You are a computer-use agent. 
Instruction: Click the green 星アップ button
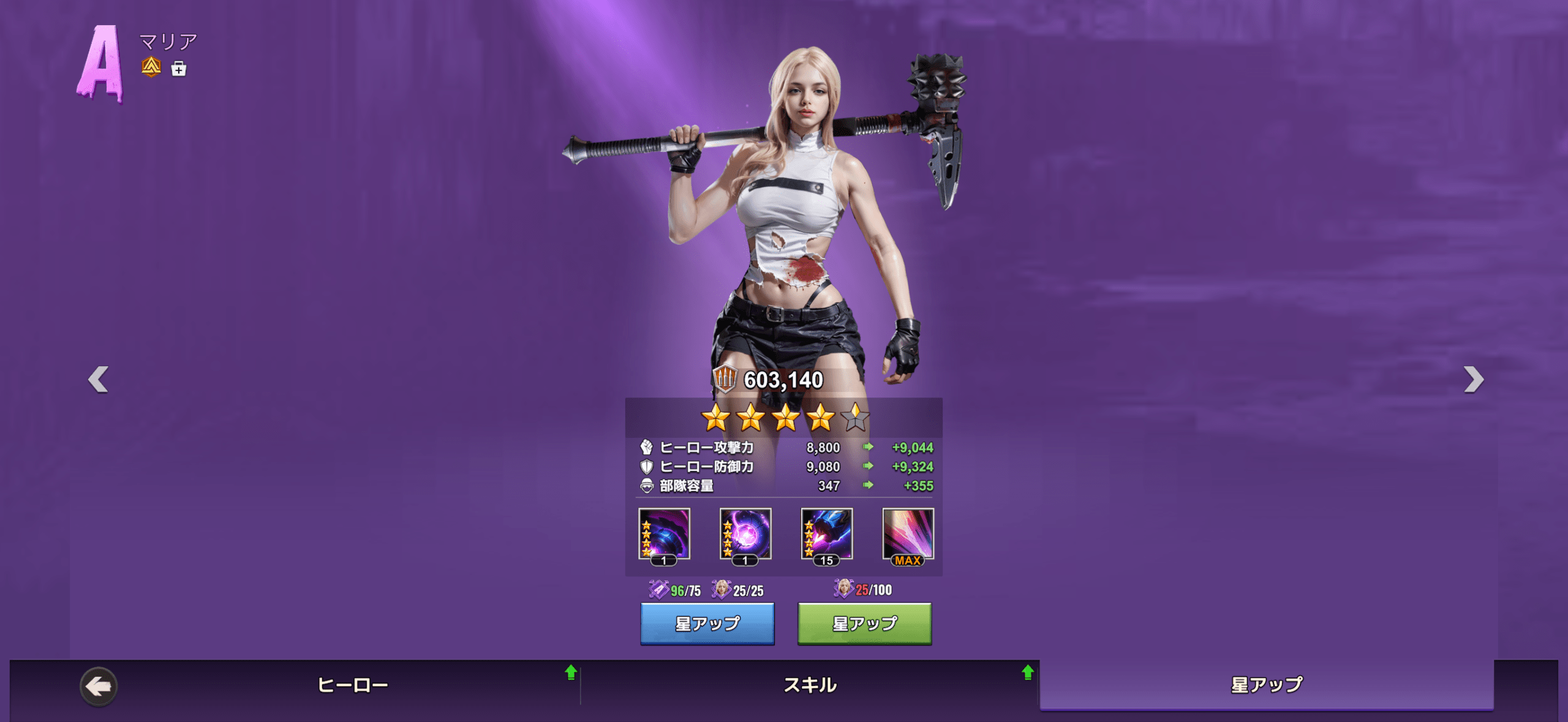(x=864, y=623)
